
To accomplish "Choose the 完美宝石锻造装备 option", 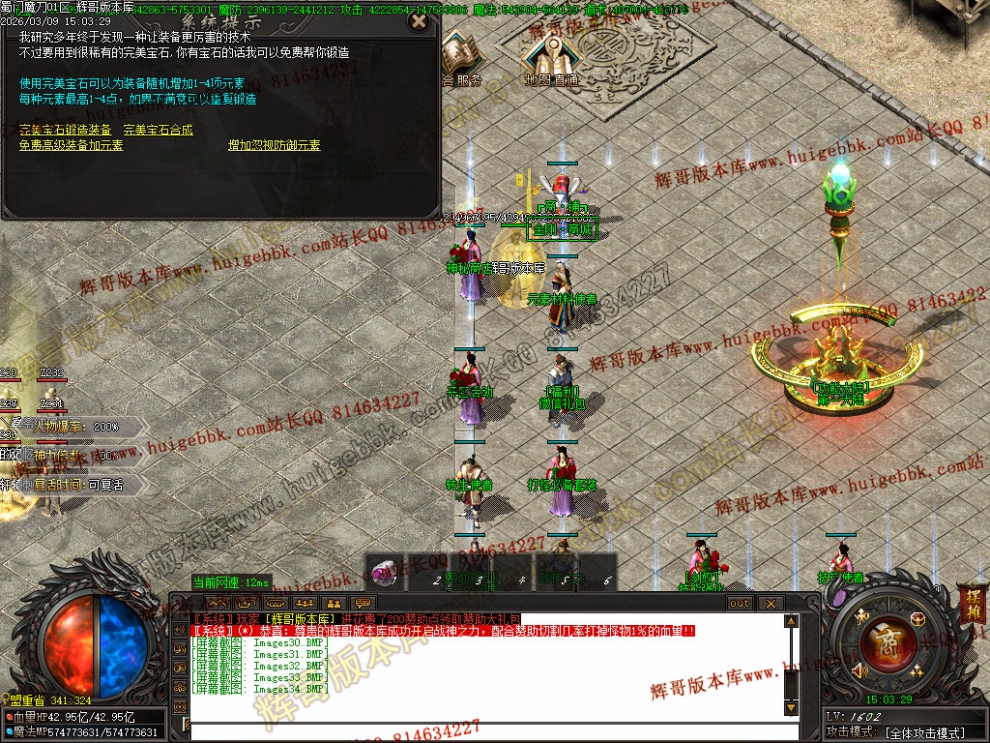I will point(65,130).
